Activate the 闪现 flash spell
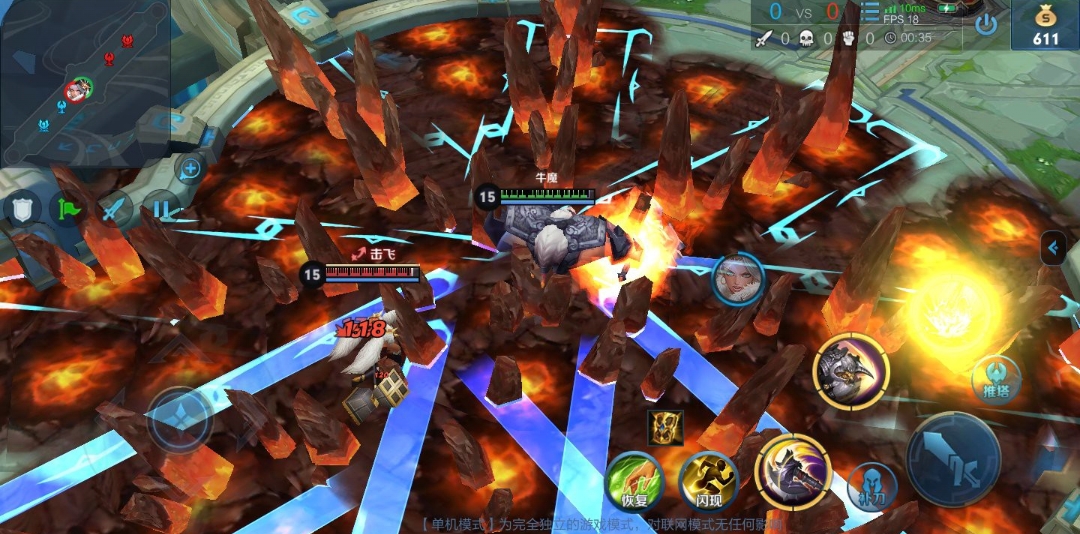 708,483
